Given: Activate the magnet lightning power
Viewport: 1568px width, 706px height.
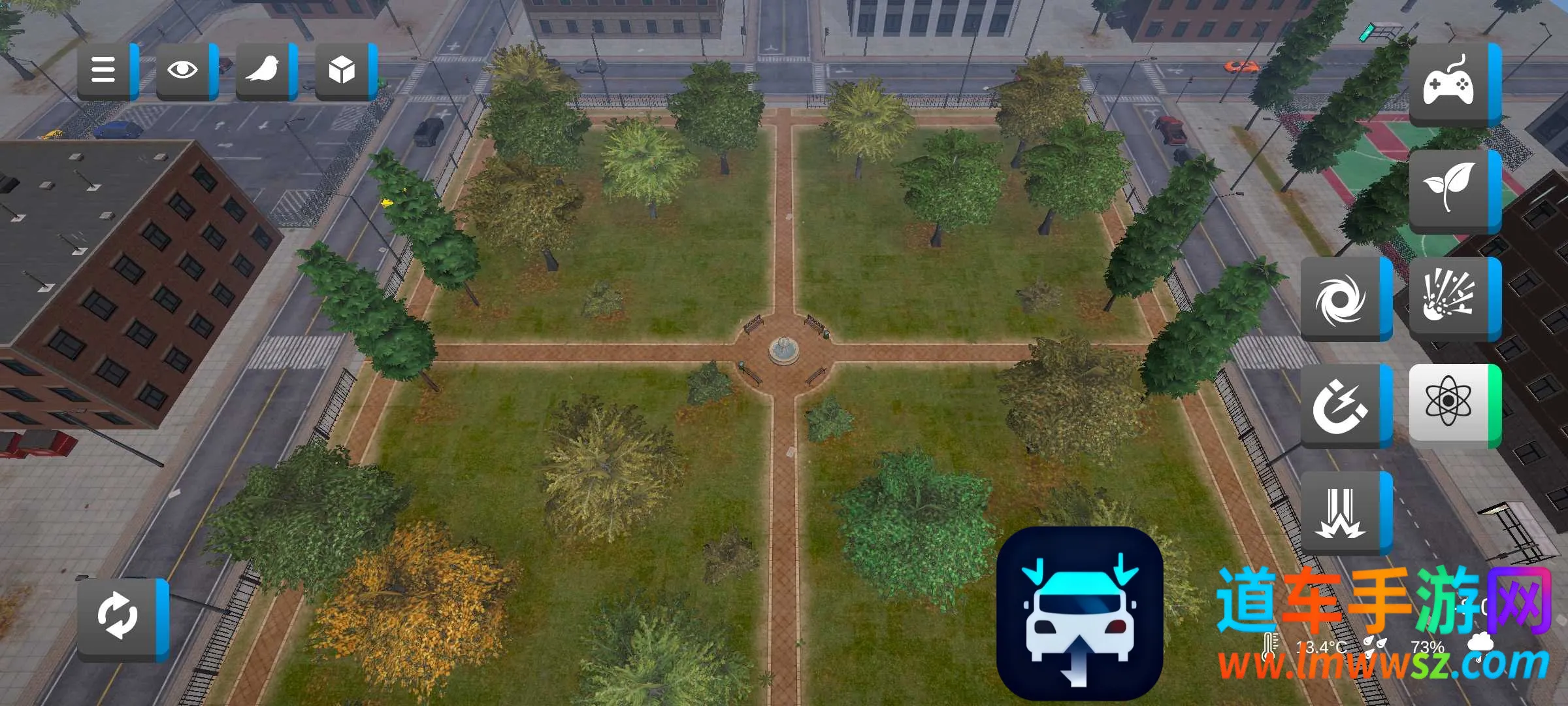Looking at the screenshot, I should [1342, 405].
